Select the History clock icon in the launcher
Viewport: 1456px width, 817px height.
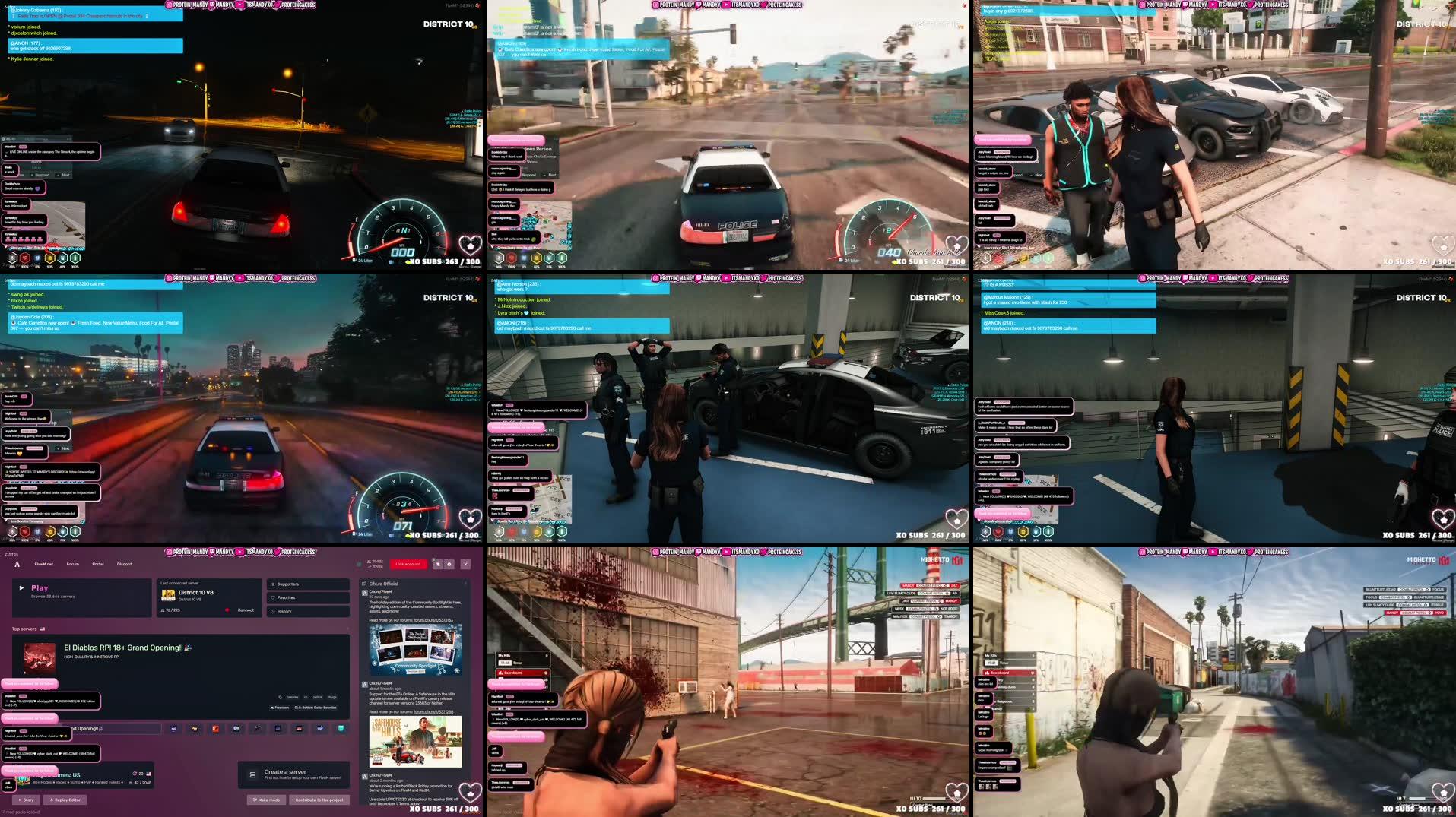point(272,611)
